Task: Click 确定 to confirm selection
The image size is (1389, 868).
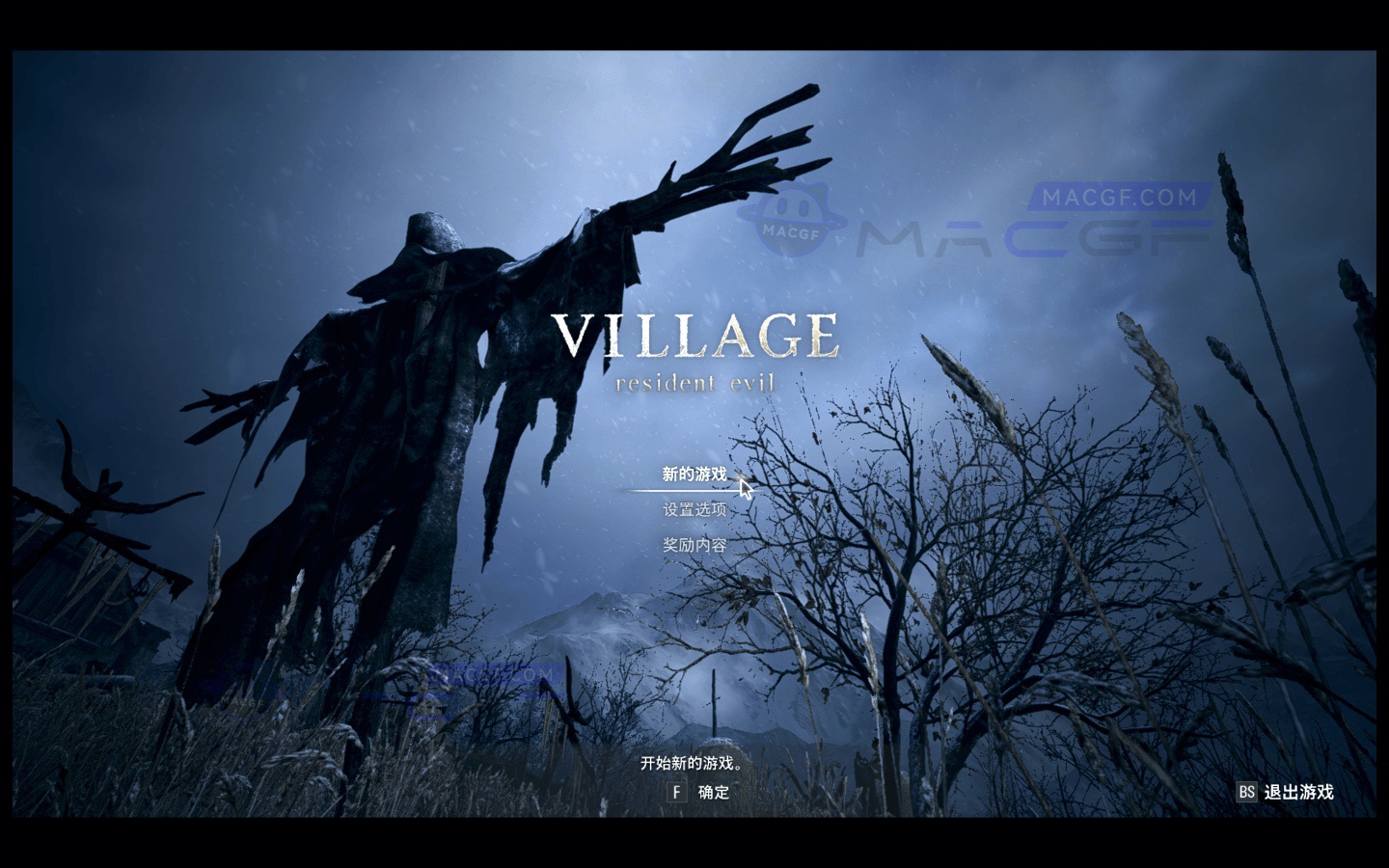Action: click(x=712, y=792)
